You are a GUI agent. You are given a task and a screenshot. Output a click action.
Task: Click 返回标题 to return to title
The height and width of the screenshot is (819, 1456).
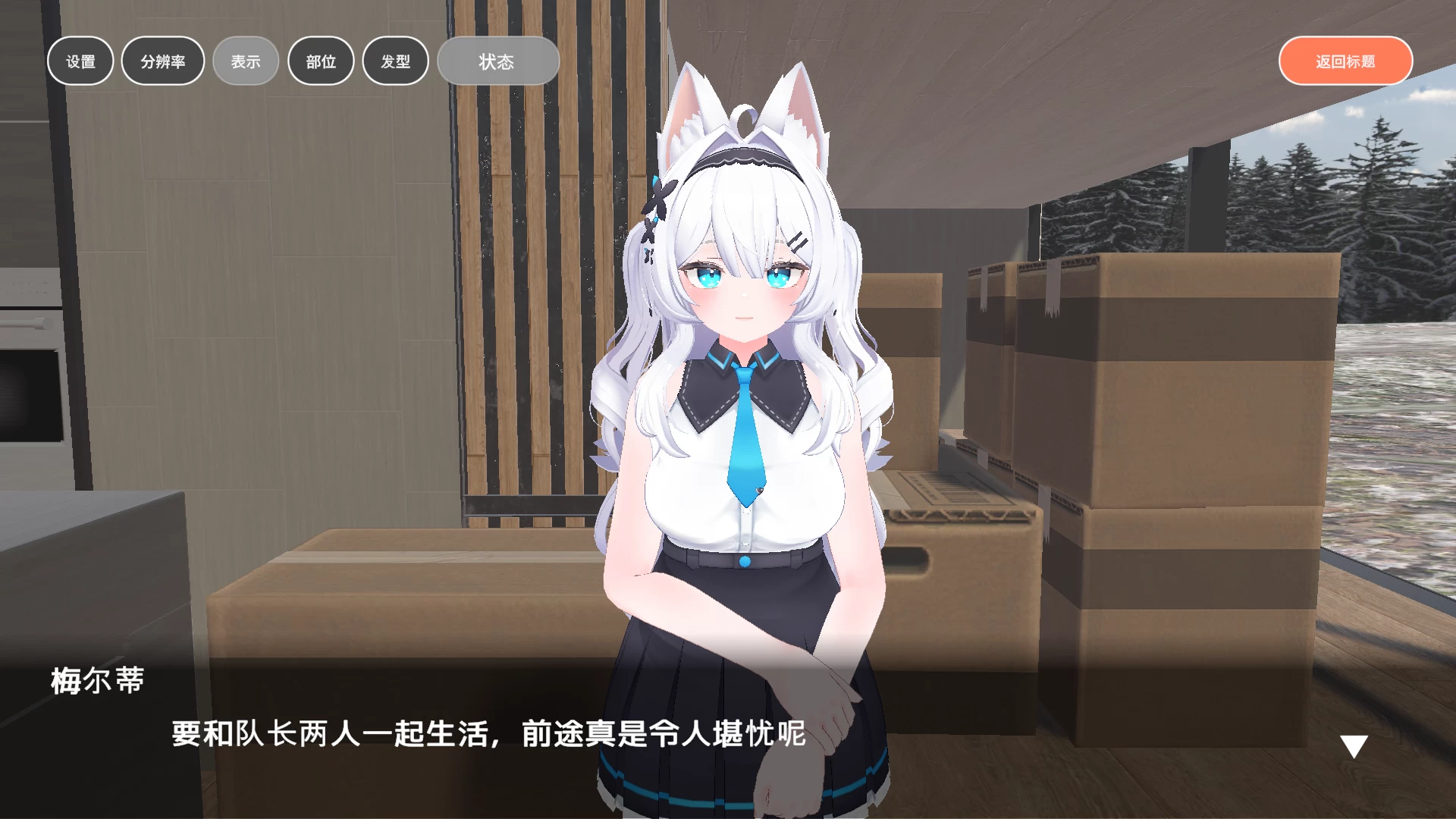click(x=1345, y=59)
